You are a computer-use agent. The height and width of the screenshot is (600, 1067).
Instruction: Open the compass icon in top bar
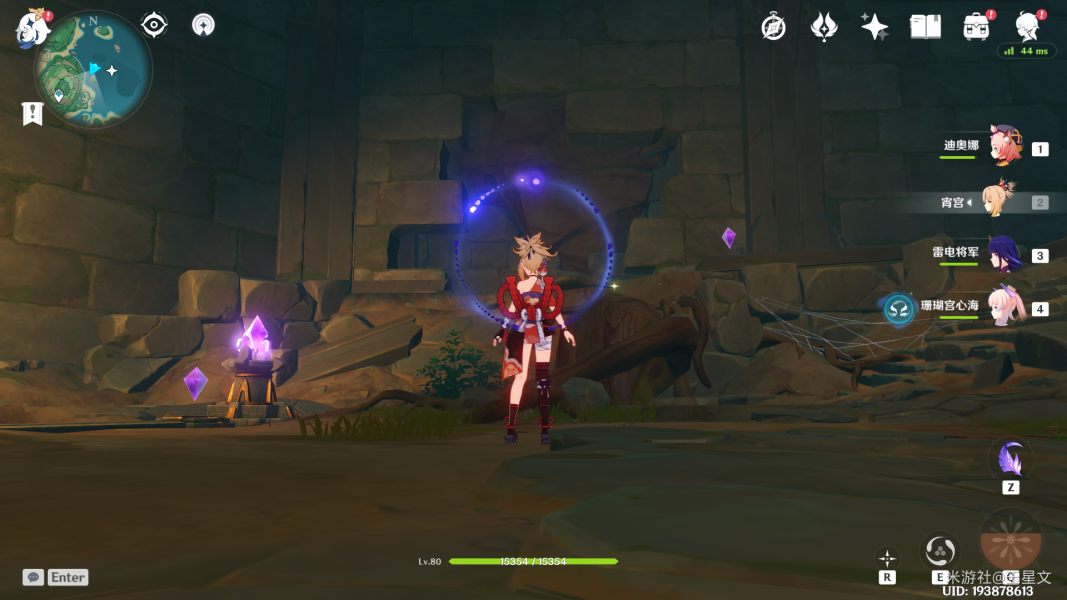[773, 27]
